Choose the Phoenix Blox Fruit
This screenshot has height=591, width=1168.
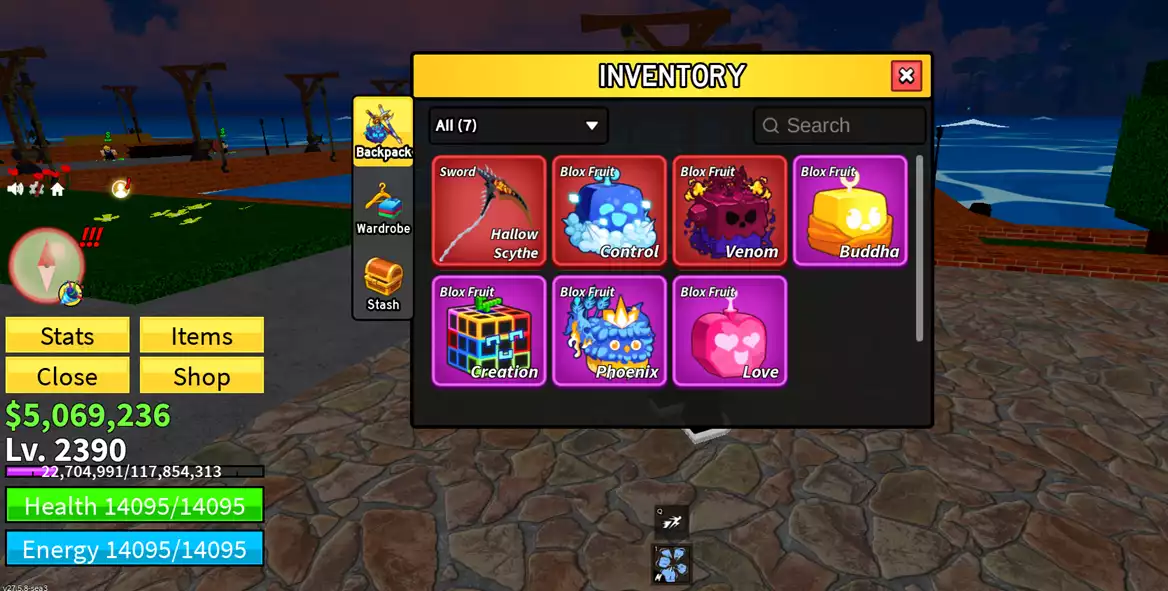(610, 331)
